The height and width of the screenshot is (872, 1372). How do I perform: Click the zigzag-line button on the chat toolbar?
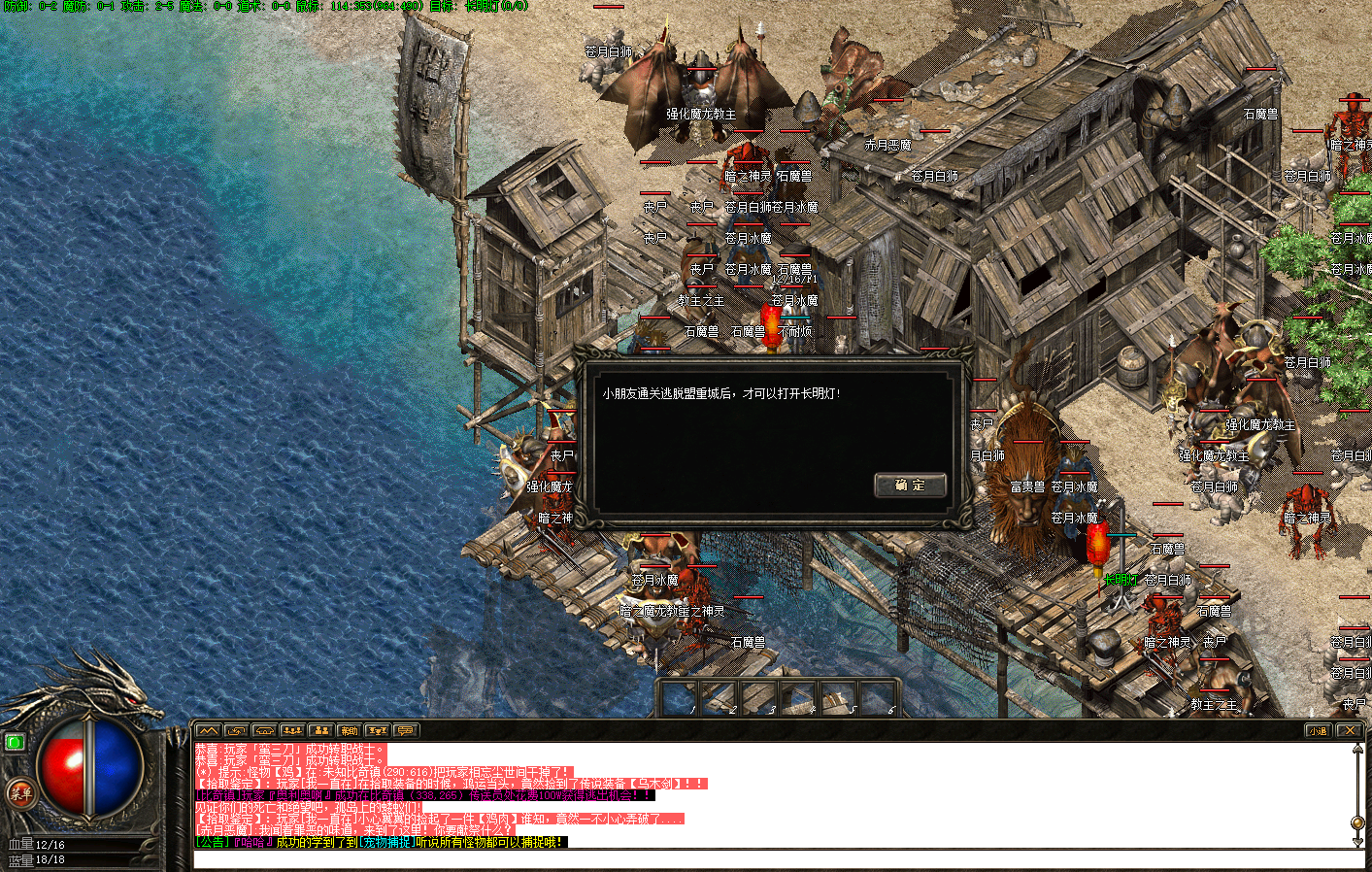[208, 730]
